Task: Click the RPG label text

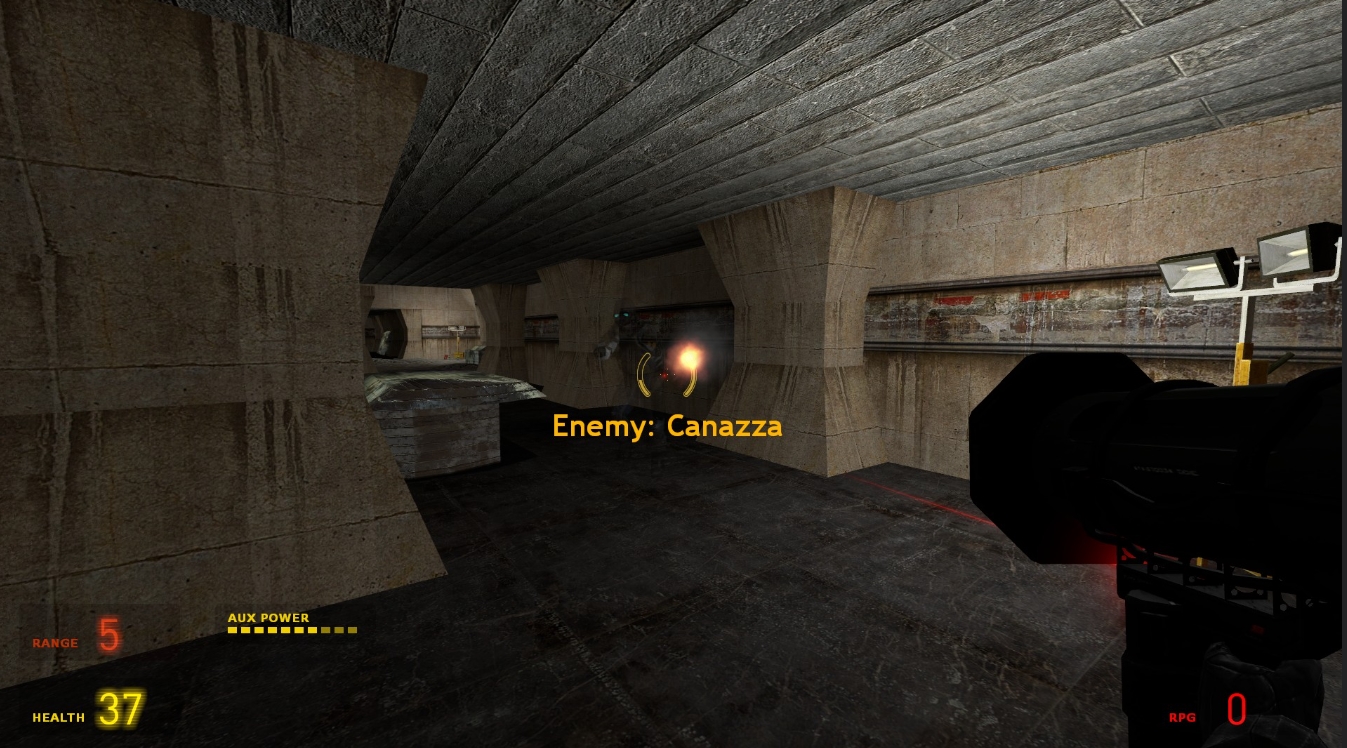Action: 1182,717
